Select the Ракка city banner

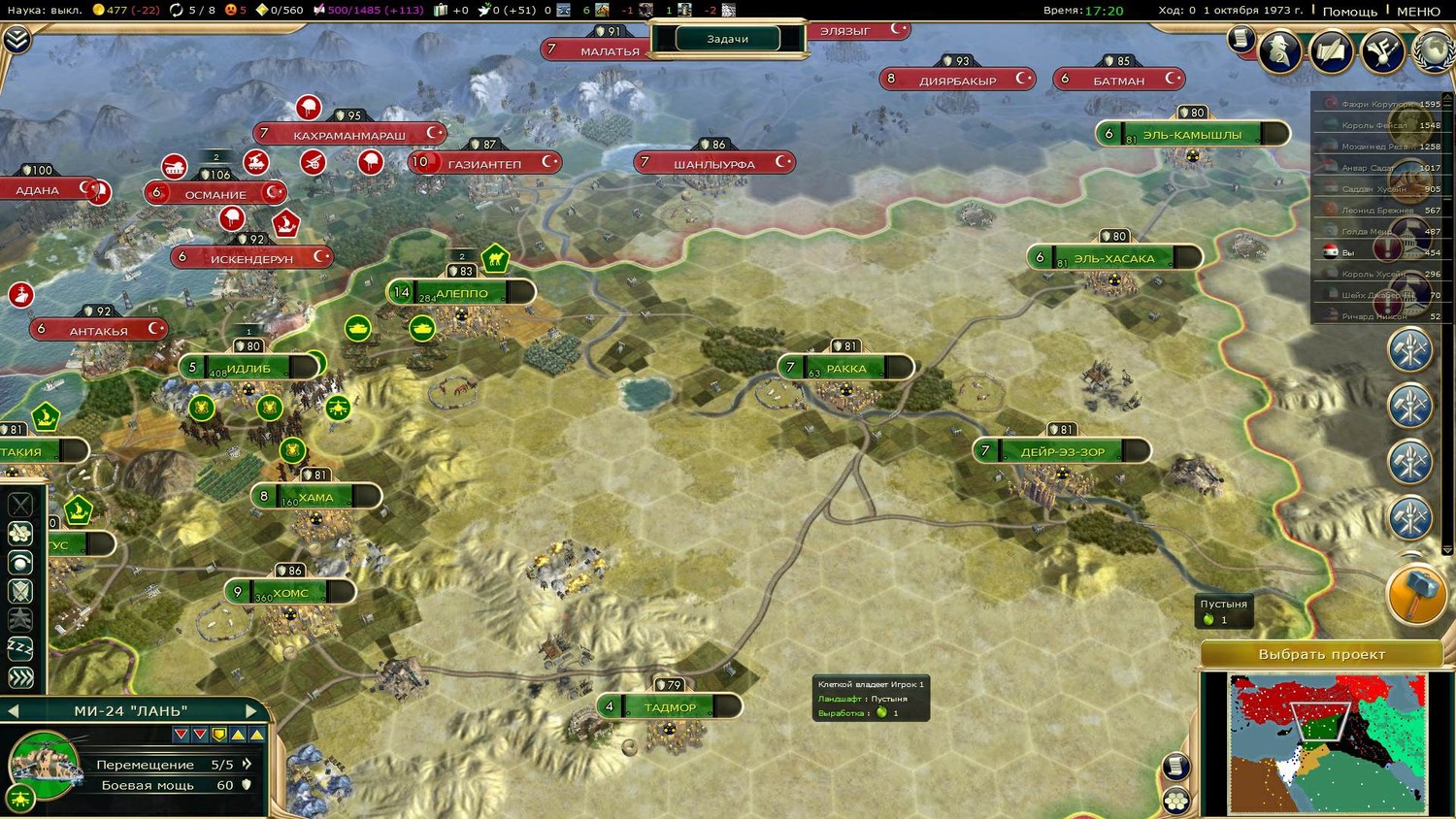tap(845, 368)
